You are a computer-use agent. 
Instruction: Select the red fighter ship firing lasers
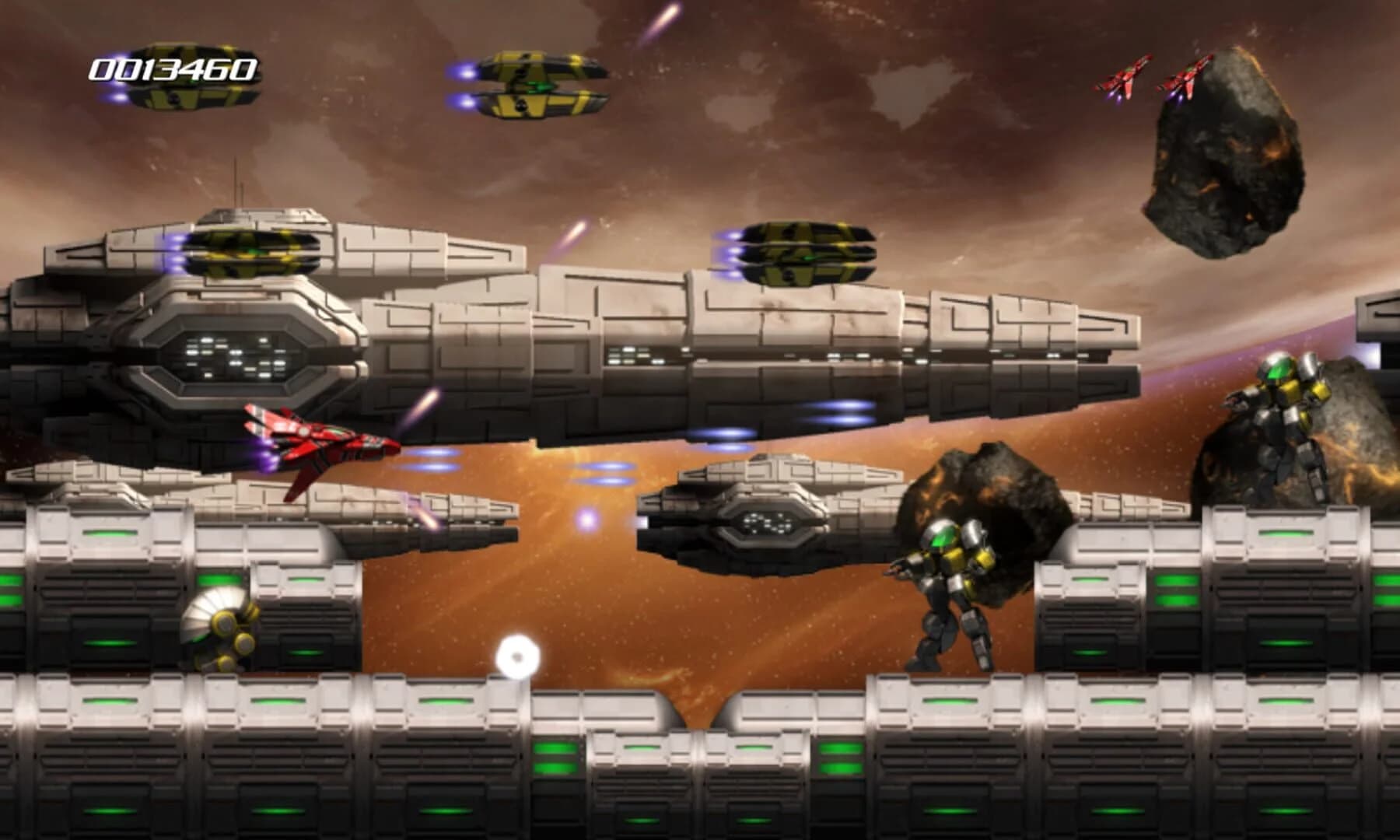coord(319,443)
